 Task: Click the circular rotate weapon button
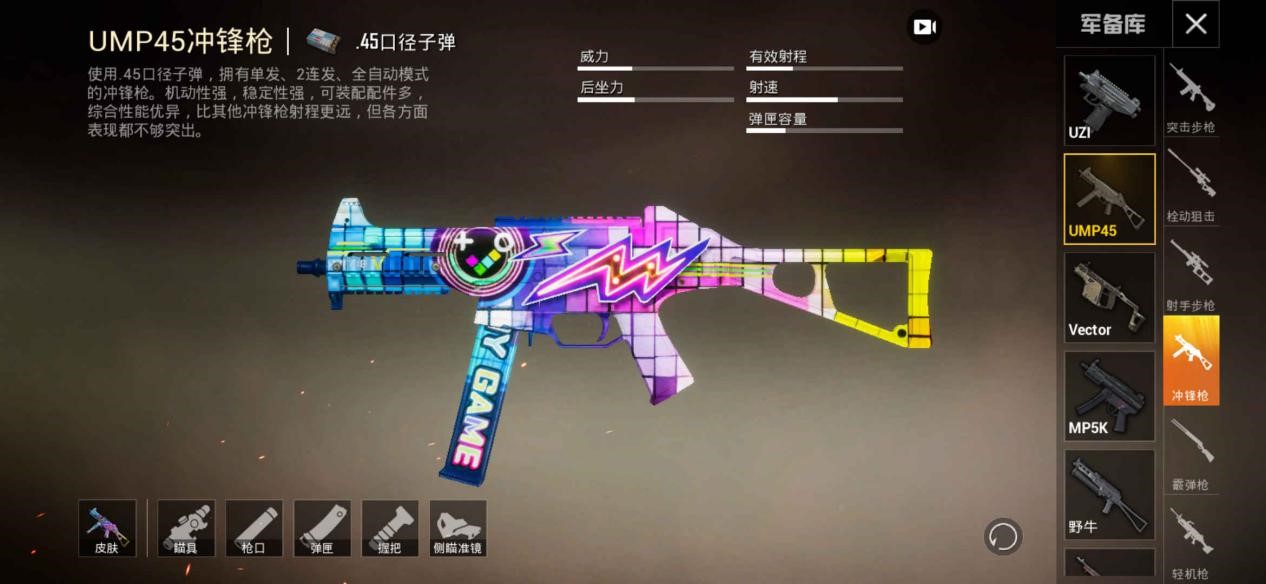(x=1002, y=537)
